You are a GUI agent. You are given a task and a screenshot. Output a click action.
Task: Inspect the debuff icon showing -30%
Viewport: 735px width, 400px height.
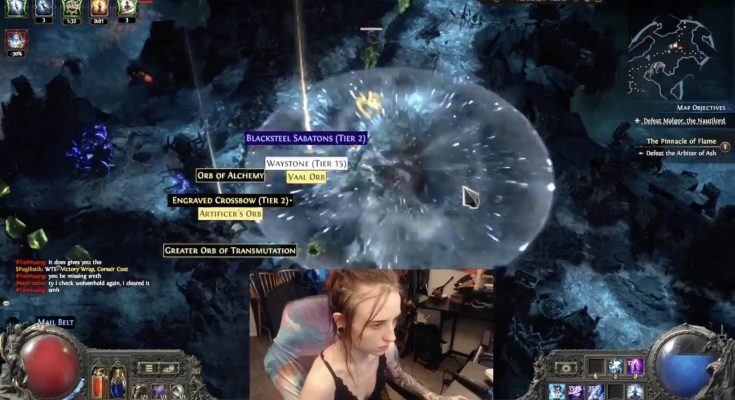16,40
